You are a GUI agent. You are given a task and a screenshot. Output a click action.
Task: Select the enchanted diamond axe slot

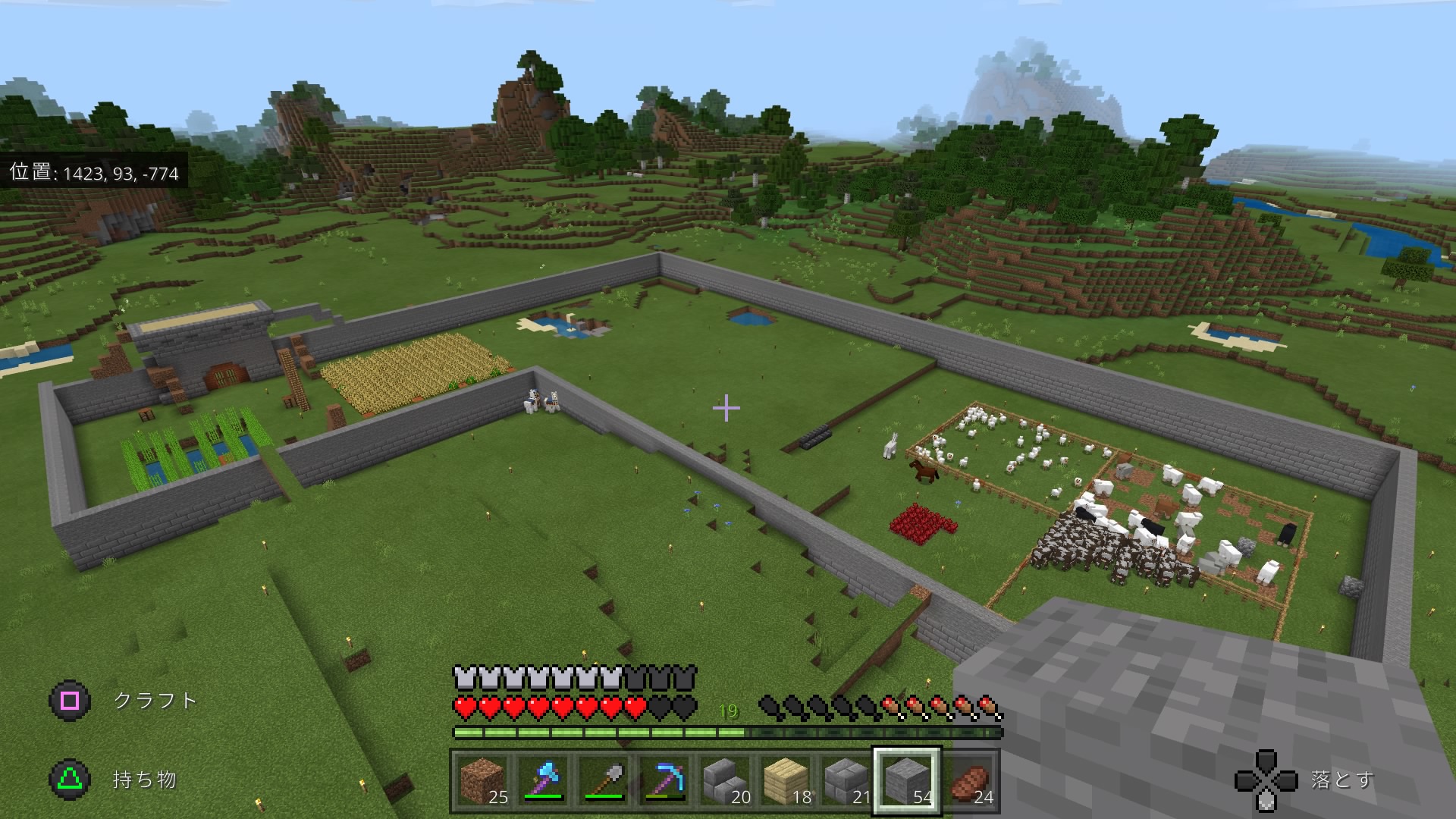544,780
